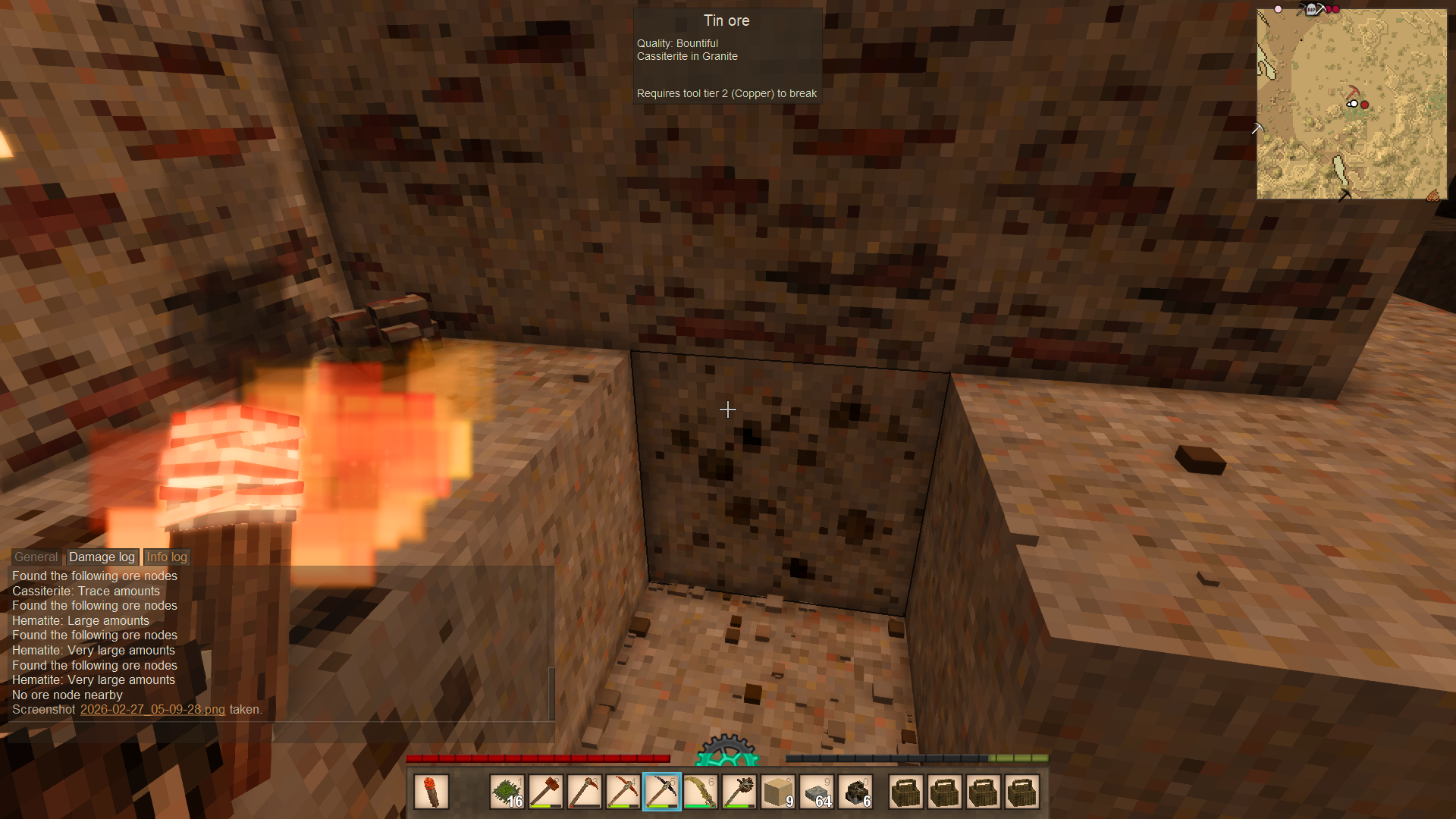1456x819 pixels.
Task: Pick the dark ore chunk stack of 6
Action: [x=855, y=792]
